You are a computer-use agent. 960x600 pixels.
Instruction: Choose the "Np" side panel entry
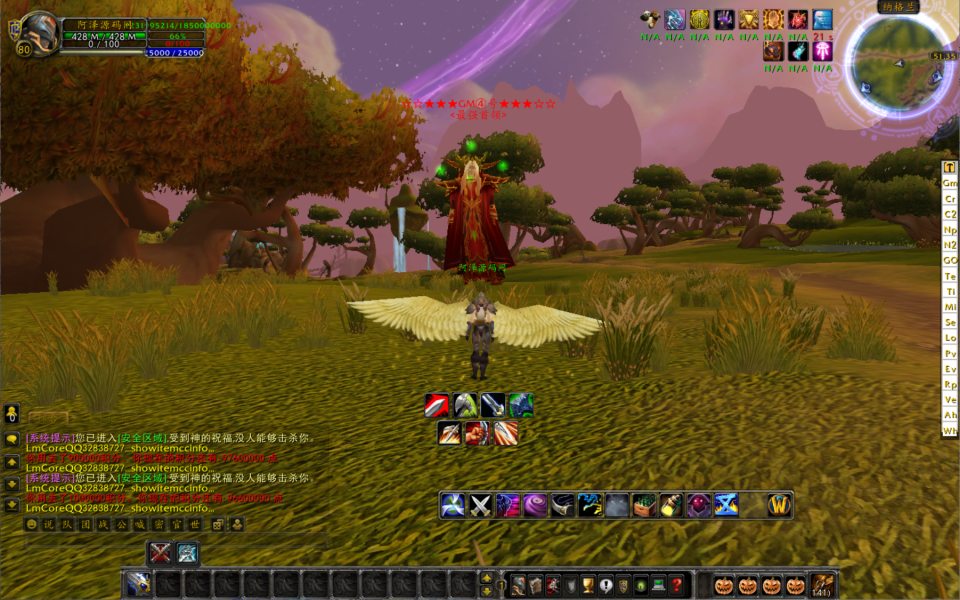tap(950, 229)
